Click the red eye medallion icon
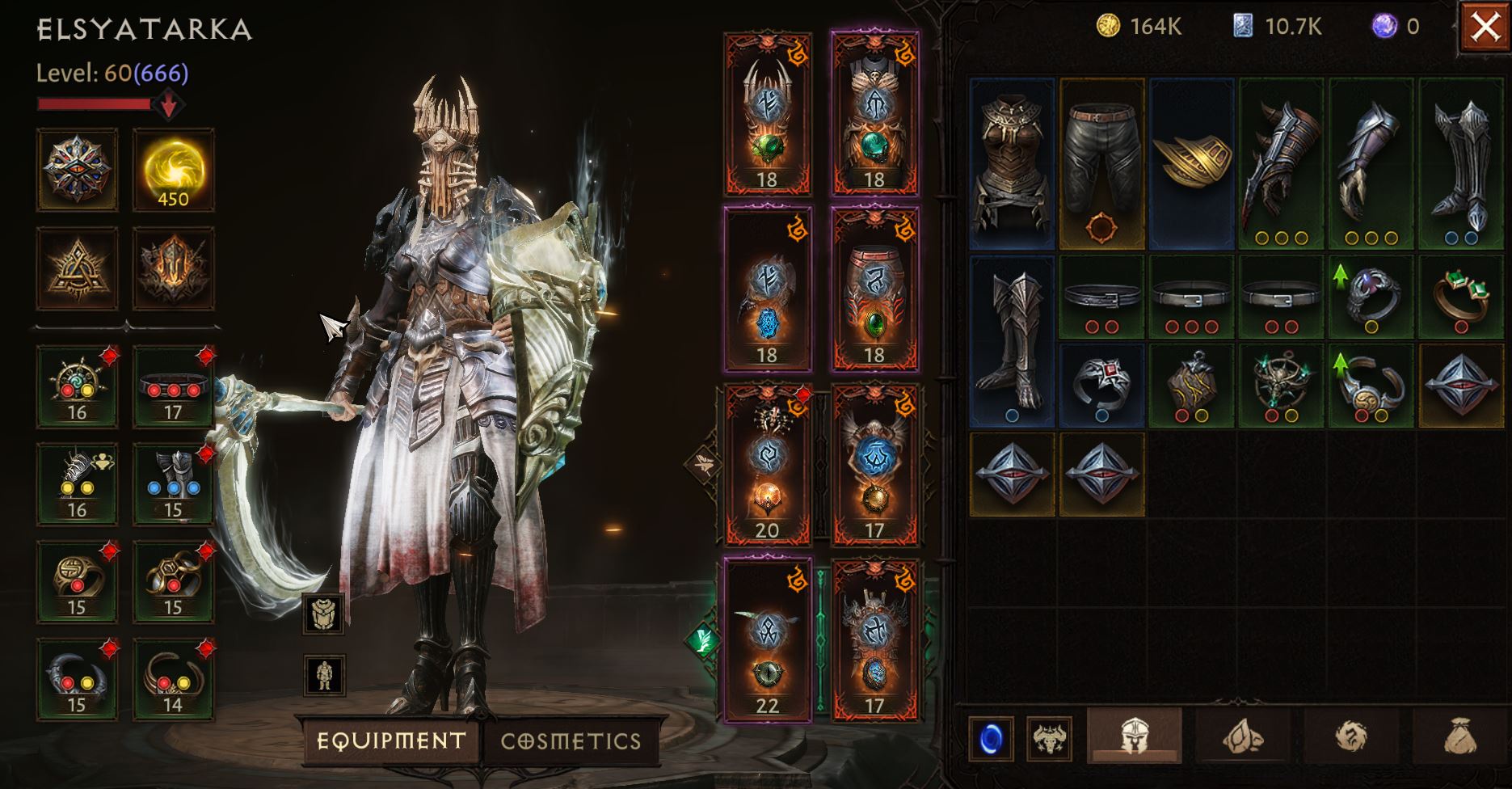 click(x=77, y=170)
